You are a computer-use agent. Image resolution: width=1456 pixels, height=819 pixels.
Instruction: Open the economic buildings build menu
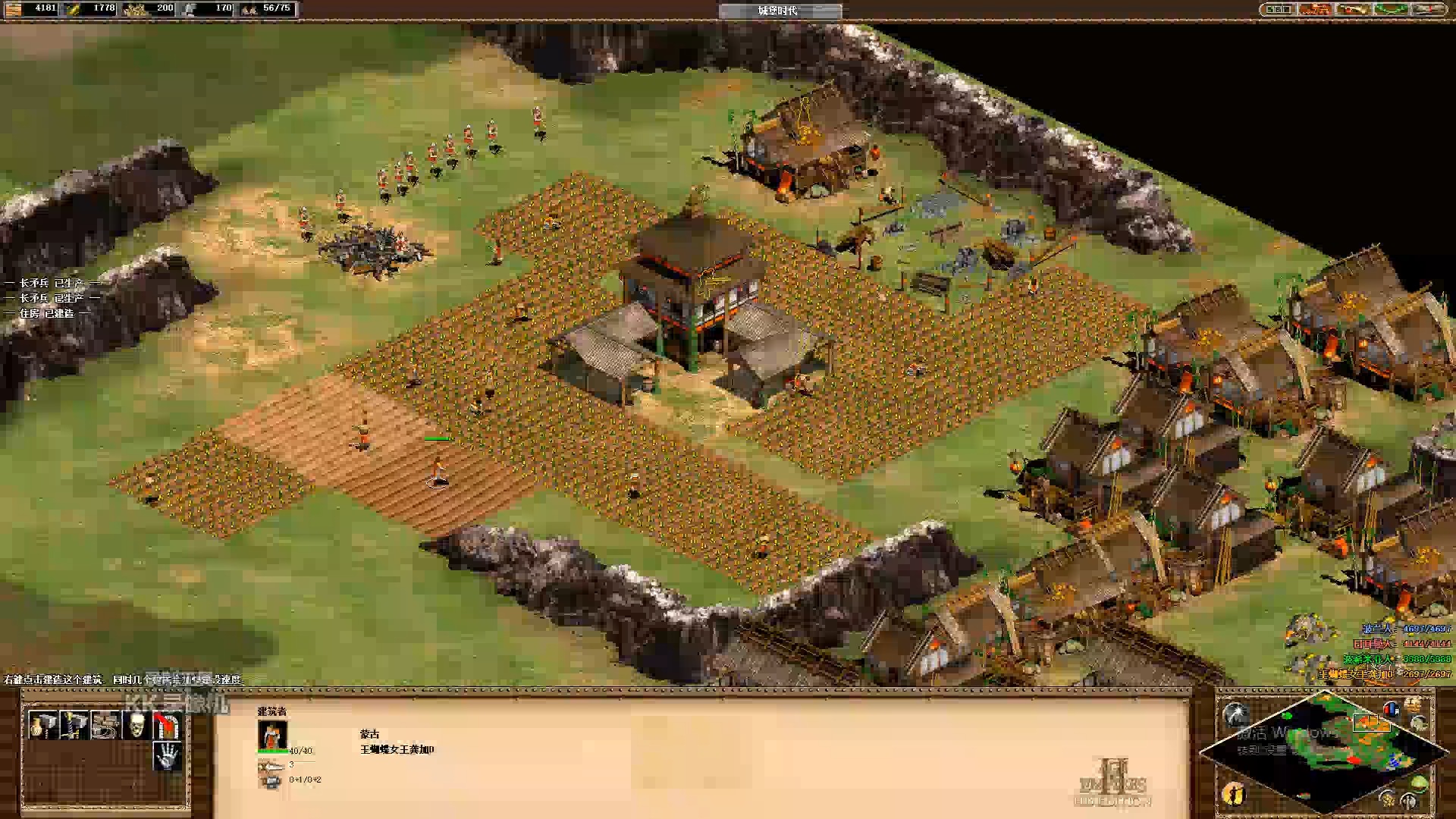(x=44, y=726)
